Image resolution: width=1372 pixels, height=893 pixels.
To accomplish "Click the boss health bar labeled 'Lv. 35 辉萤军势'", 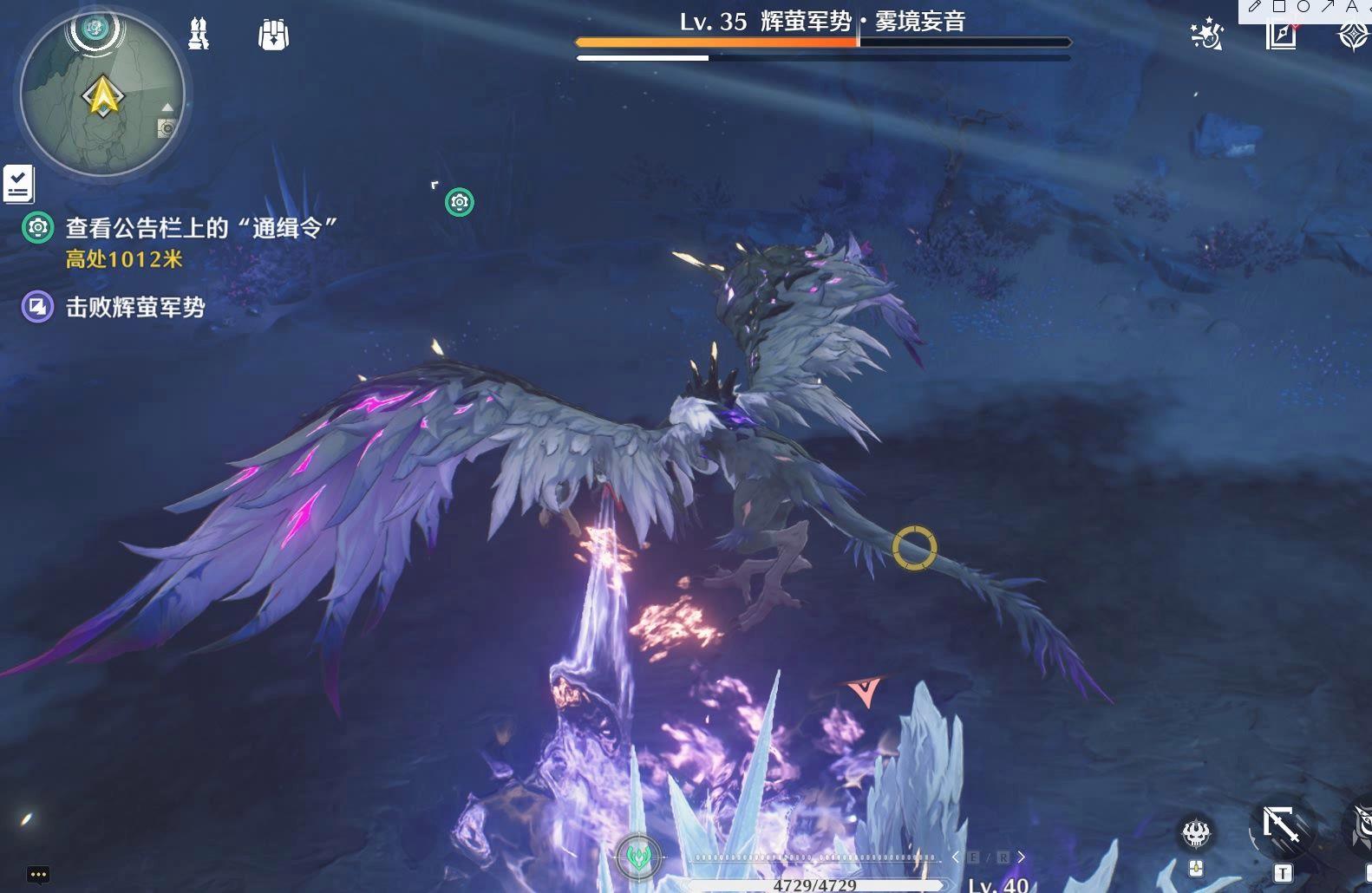I will (x=821, y=40).
